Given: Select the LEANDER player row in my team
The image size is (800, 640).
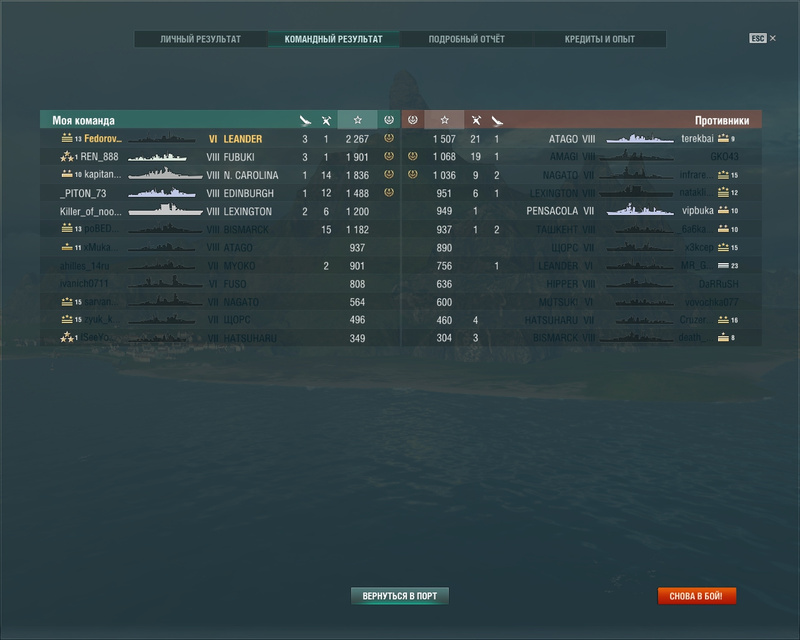Looking at the screenshot, I should [x=220, y=139].
